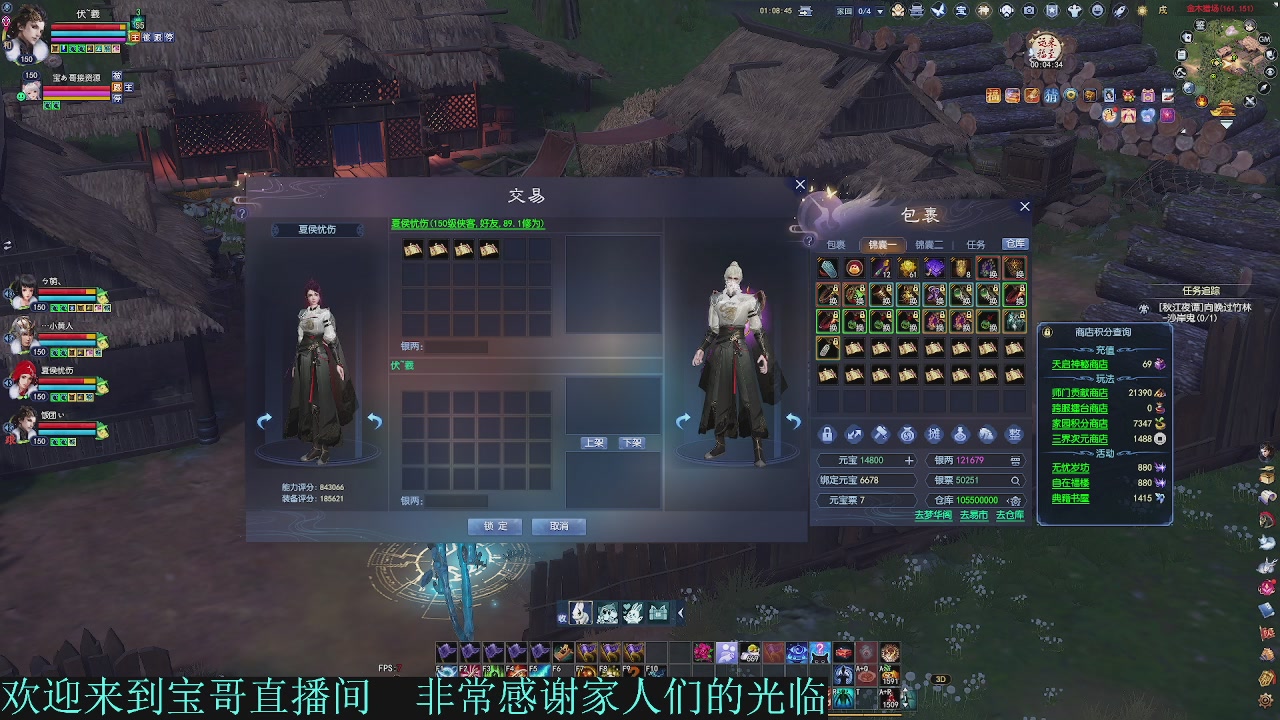Toggle the expand arrows icon in bag toolbar
1280x720 pixels.
[x=855, y=433]
